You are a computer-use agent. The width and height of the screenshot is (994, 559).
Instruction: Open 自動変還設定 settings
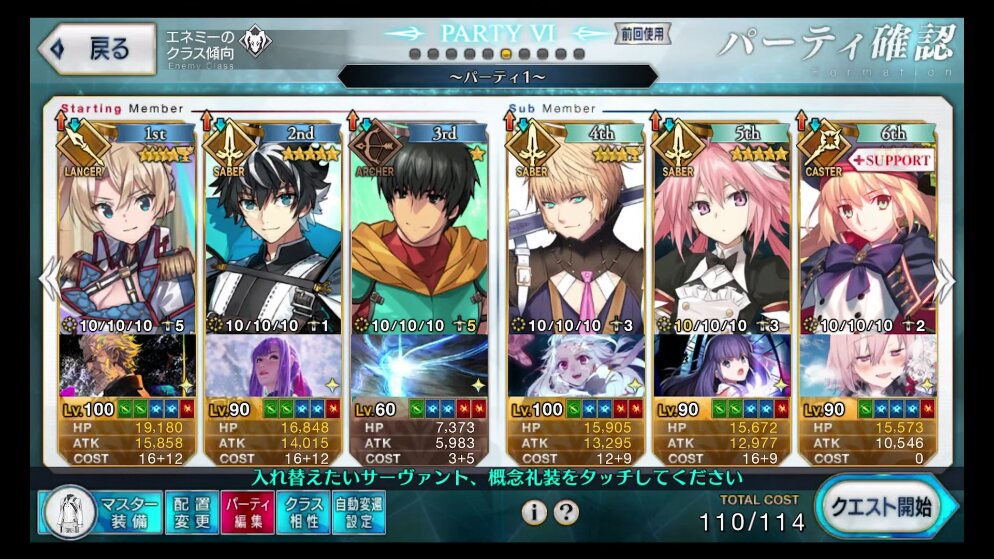tap(359, 512)
